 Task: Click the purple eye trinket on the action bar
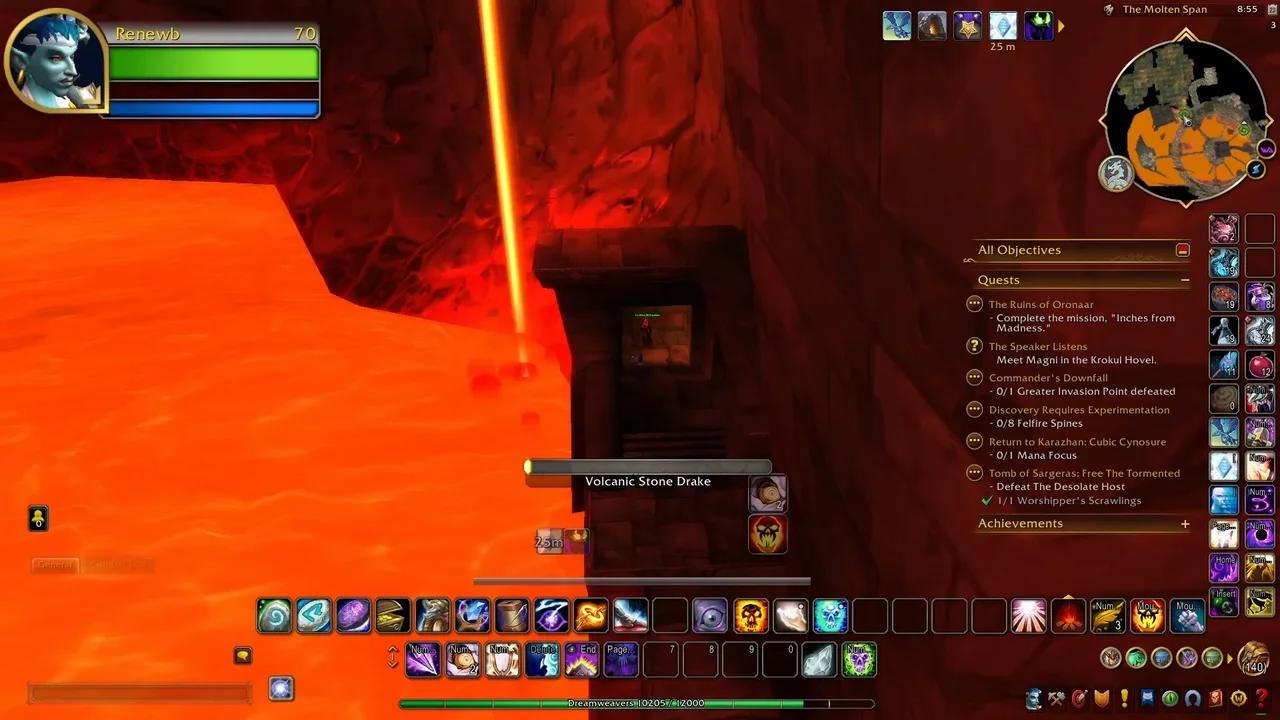point(710,615)
